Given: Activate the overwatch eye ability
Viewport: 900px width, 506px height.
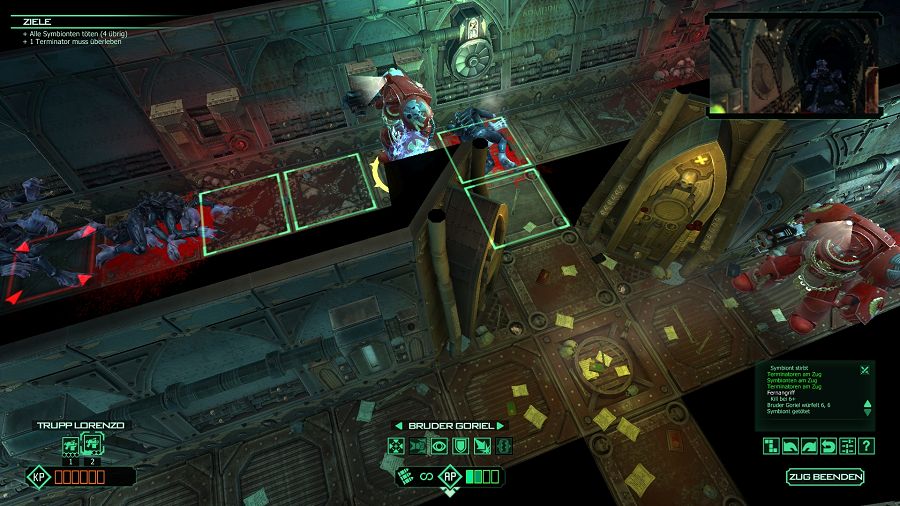Looking at the screenshot, I should click(440, 446).
